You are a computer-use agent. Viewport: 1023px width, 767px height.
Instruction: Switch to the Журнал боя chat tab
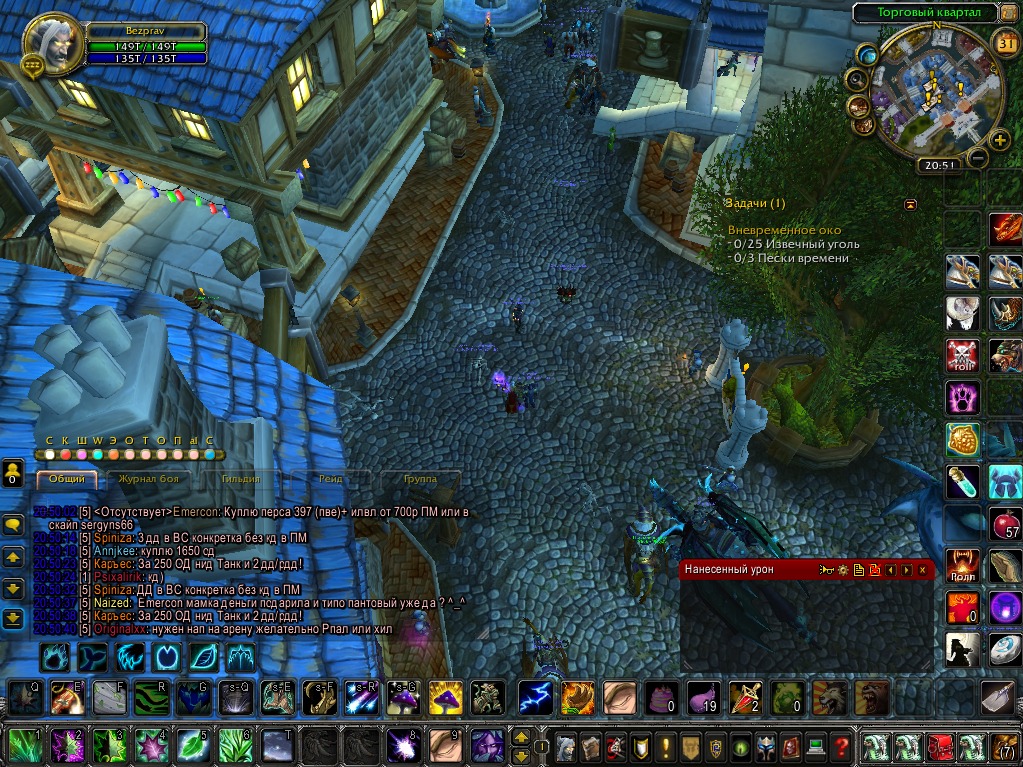pyautogui.click(x=148, y=479)
